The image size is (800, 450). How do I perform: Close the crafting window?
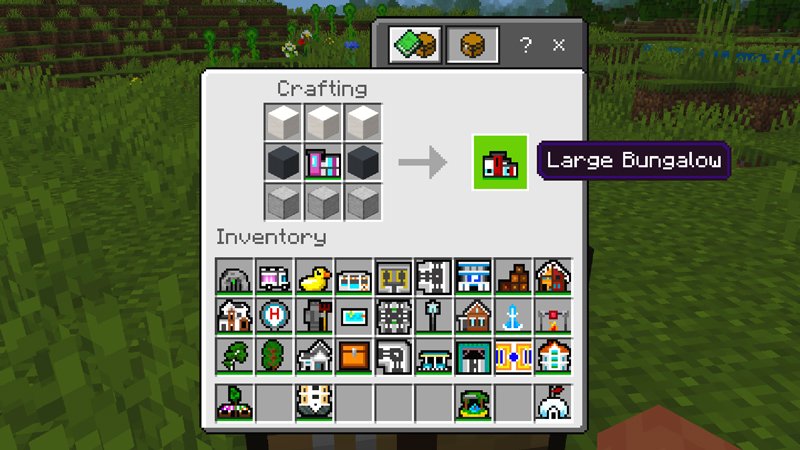point(559,45)
